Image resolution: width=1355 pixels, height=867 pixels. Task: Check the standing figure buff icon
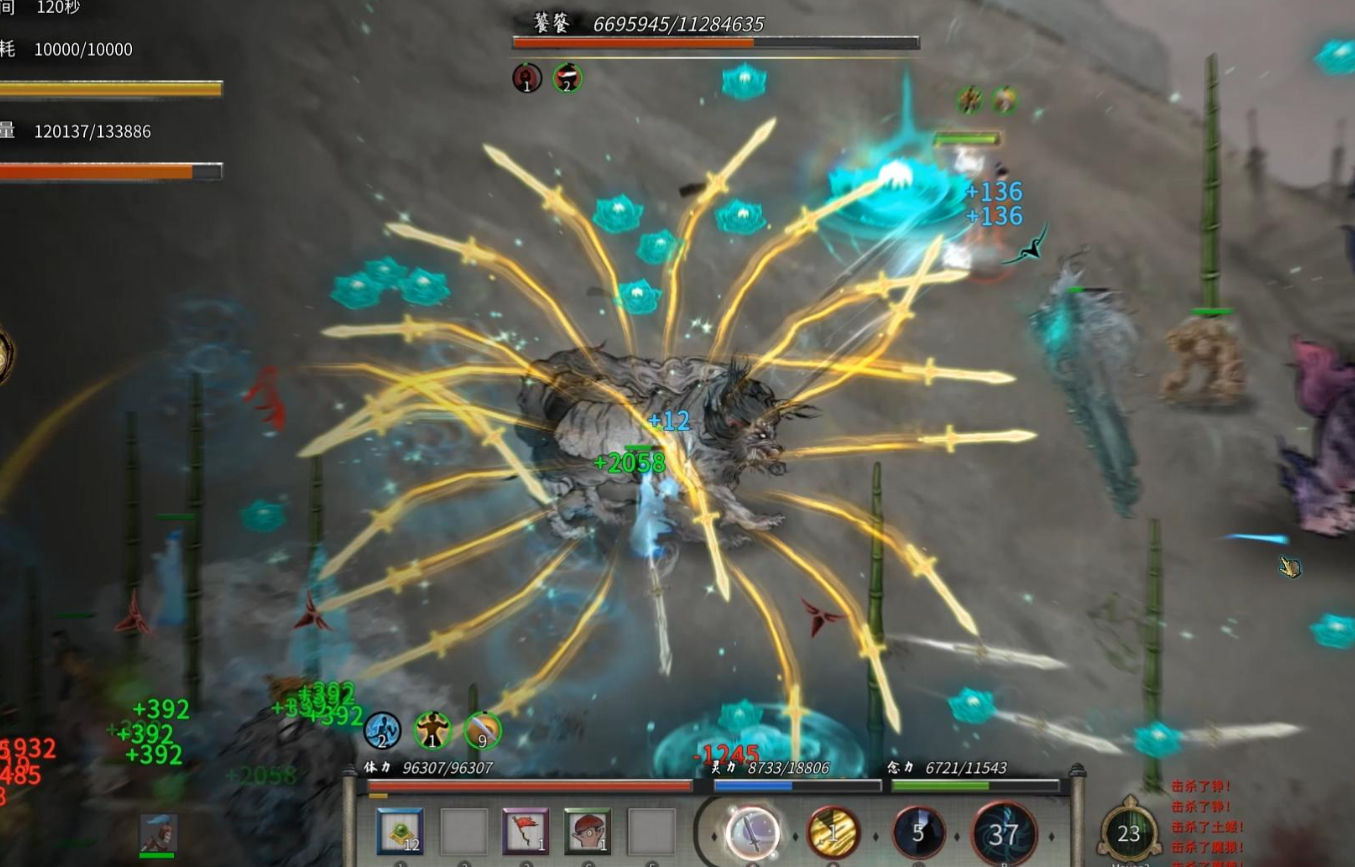432,731
